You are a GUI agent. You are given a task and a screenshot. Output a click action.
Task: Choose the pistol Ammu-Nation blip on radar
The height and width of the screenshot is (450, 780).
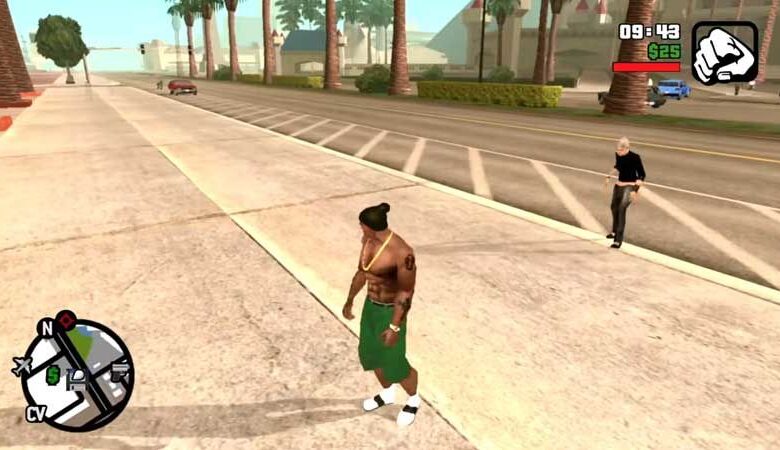pyautogui.click(x=120, y=372)
